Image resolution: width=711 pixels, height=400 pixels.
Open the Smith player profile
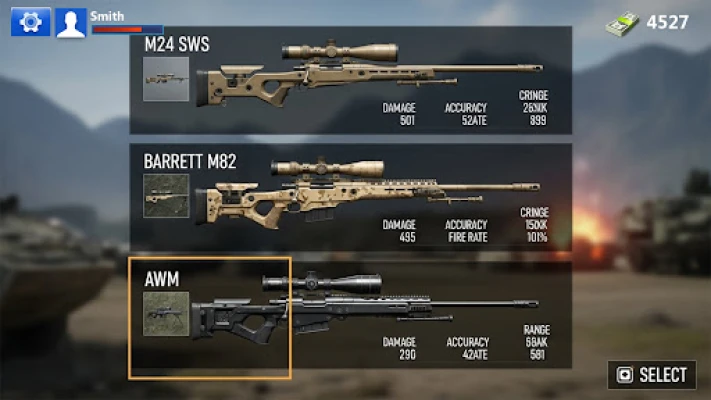point(71,22)
